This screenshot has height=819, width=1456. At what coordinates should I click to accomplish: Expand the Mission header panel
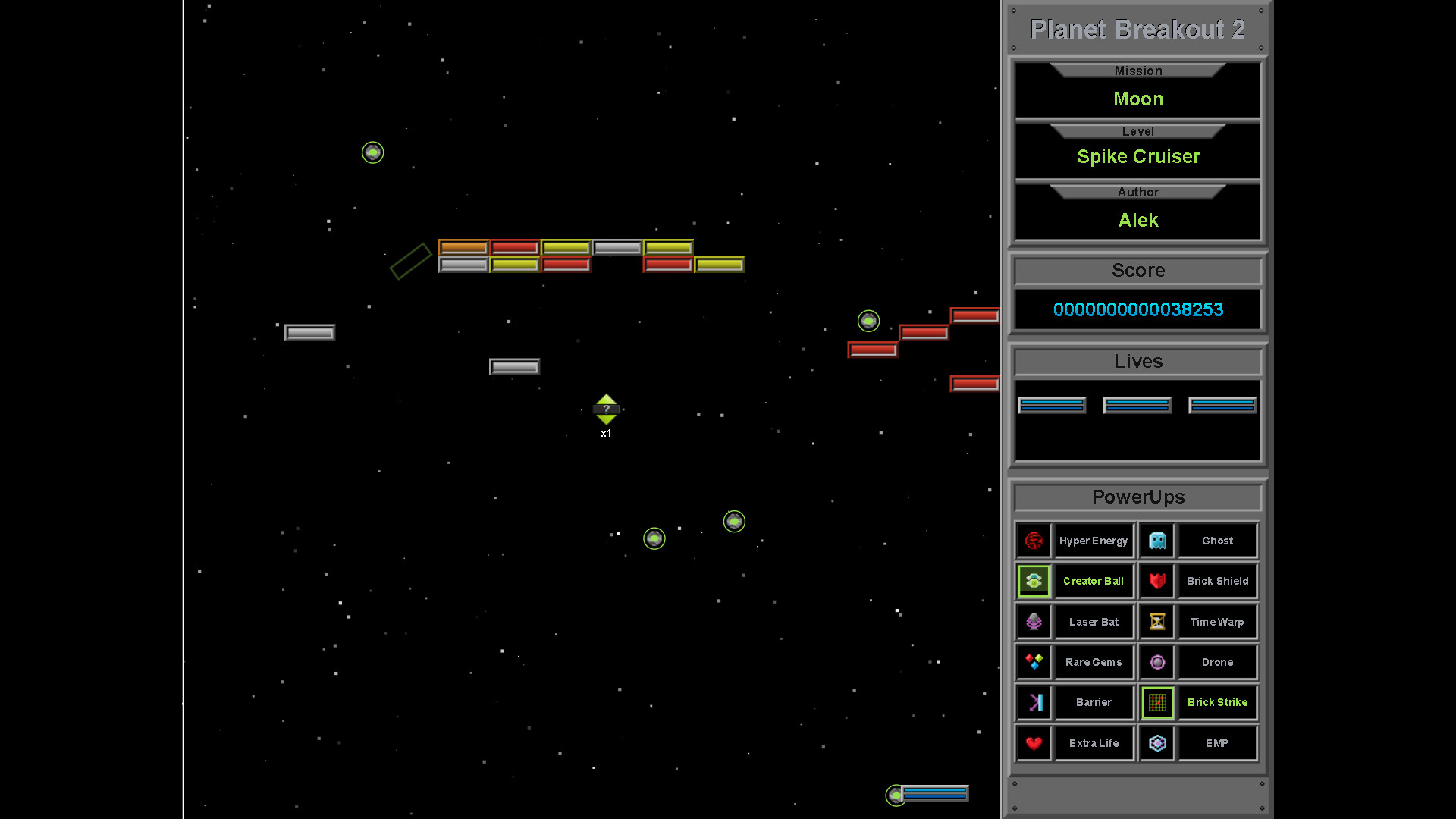(x=1137, y=71)
